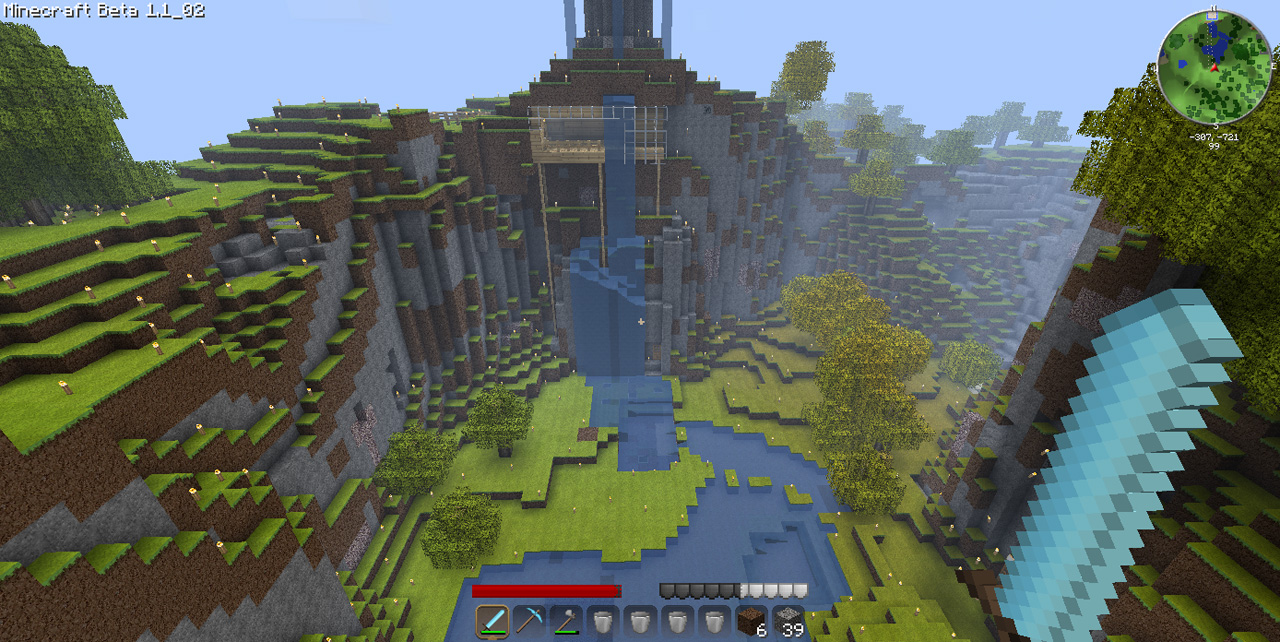Select the diamond sword hotbar slot
Image resolution: width=1280 pixels, height=642 pixels.
pos(492,621)
